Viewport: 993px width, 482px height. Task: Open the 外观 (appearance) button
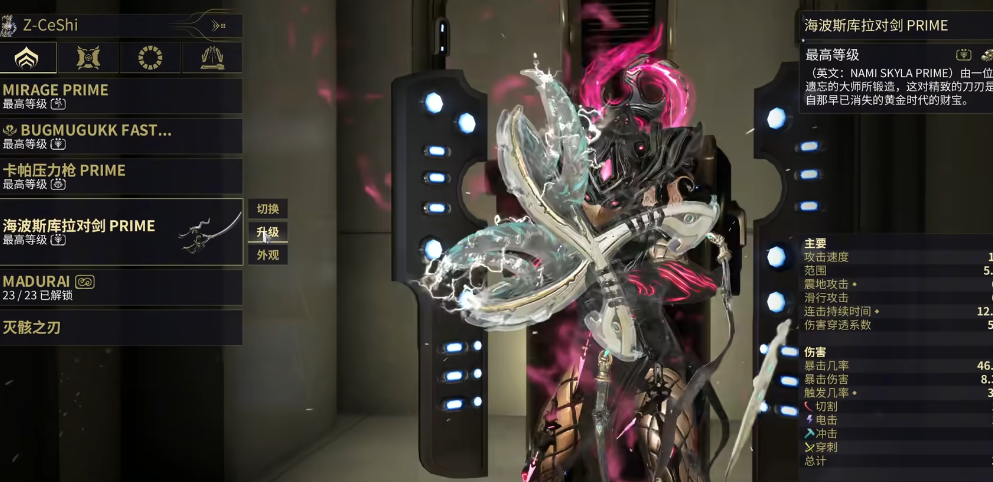pos(267,255)
